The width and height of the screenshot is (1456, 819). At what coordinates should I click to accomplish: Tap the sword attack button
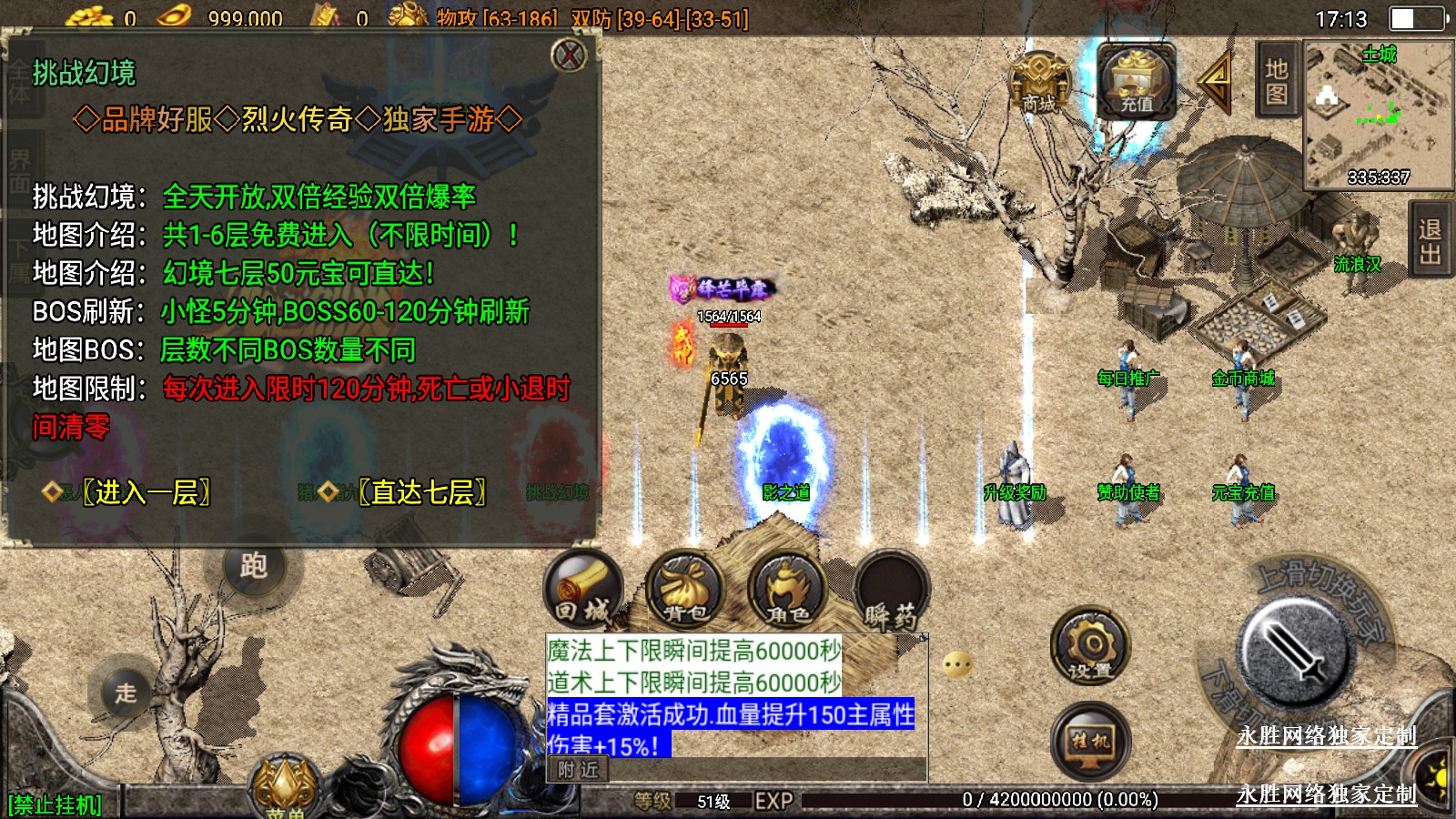point(1295,651)
